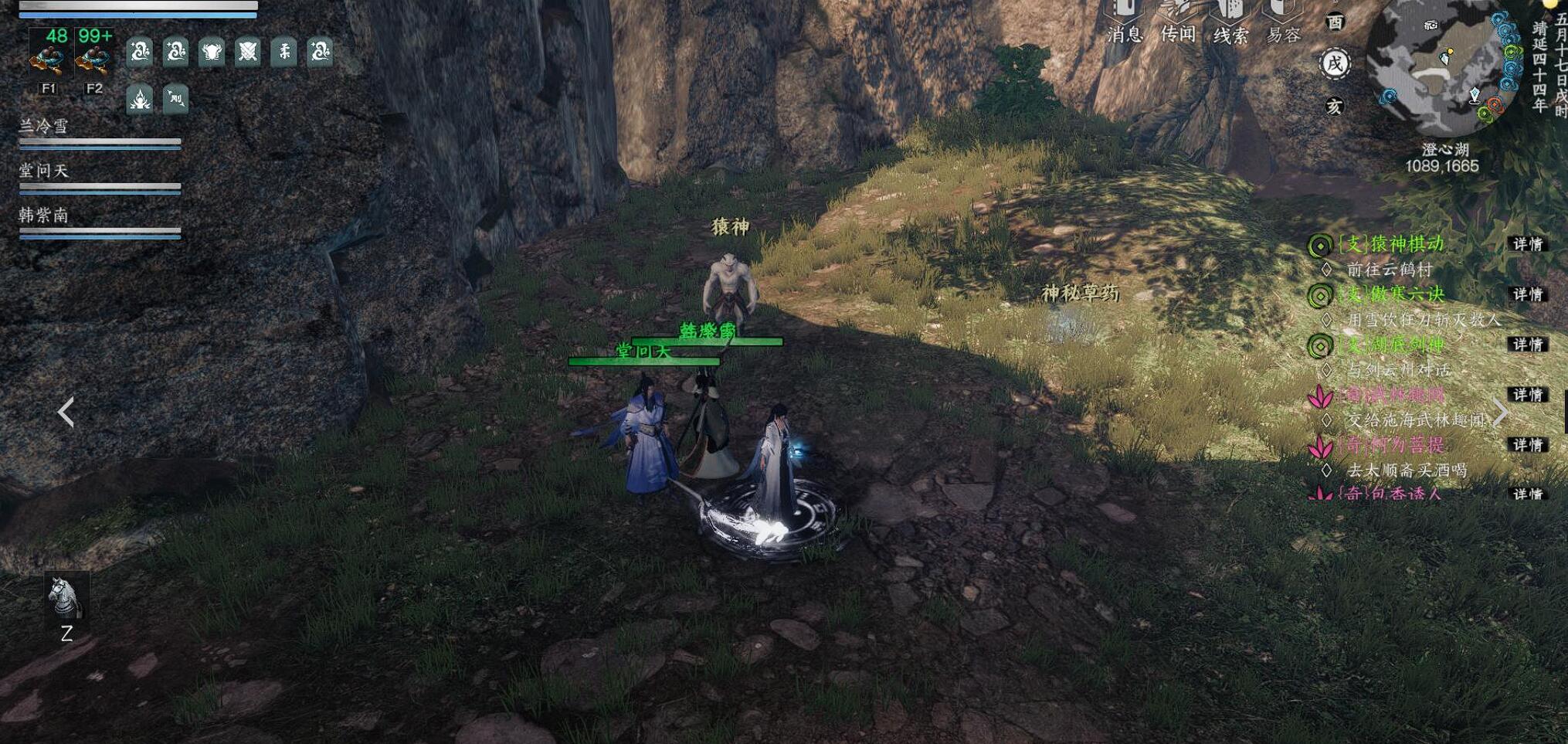Select party member 兰冷雪
This screenshot has height=744, width=1568.
point(45,127)
